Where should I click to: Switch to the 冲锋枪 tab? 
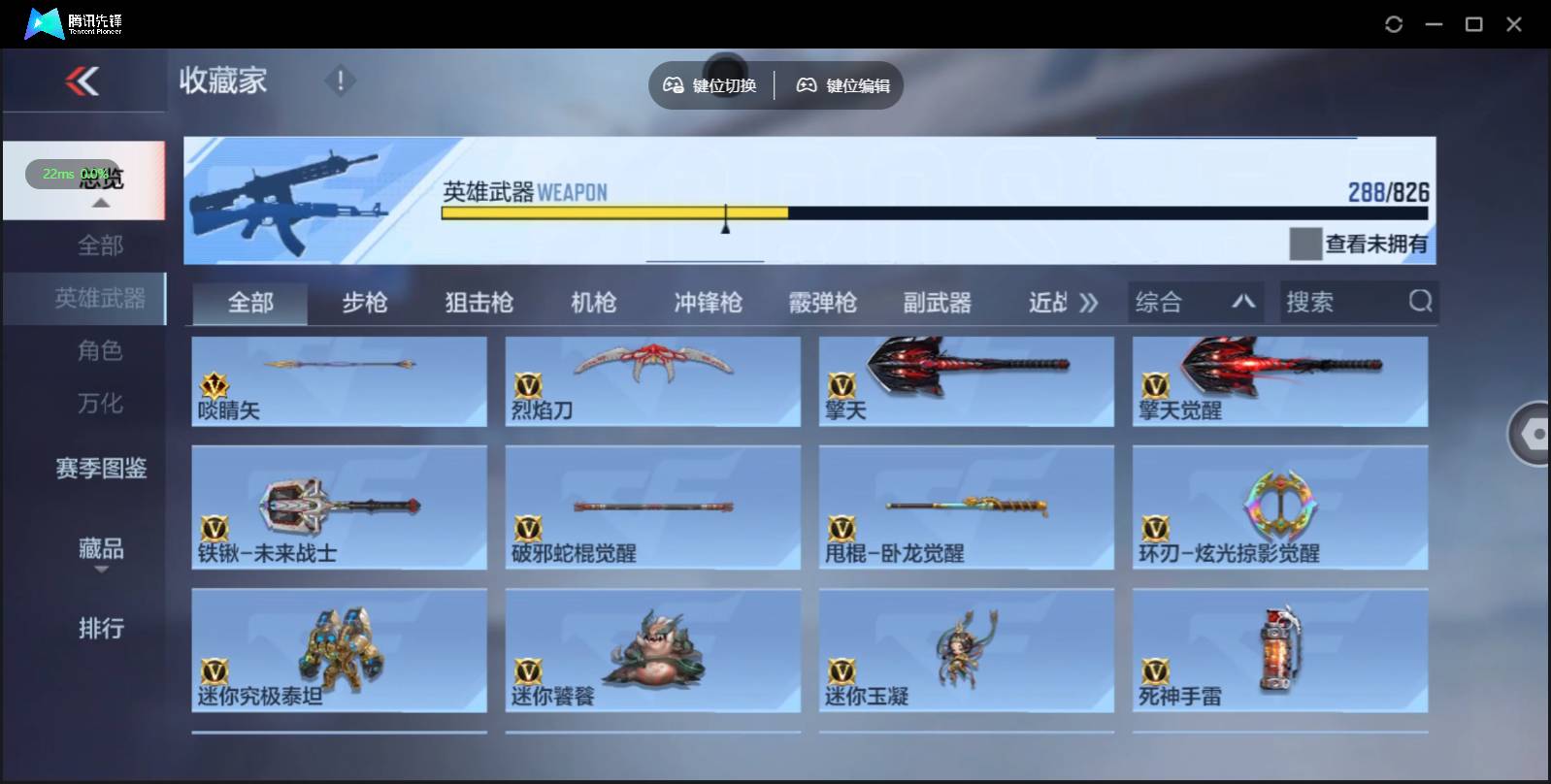point(710,302)
